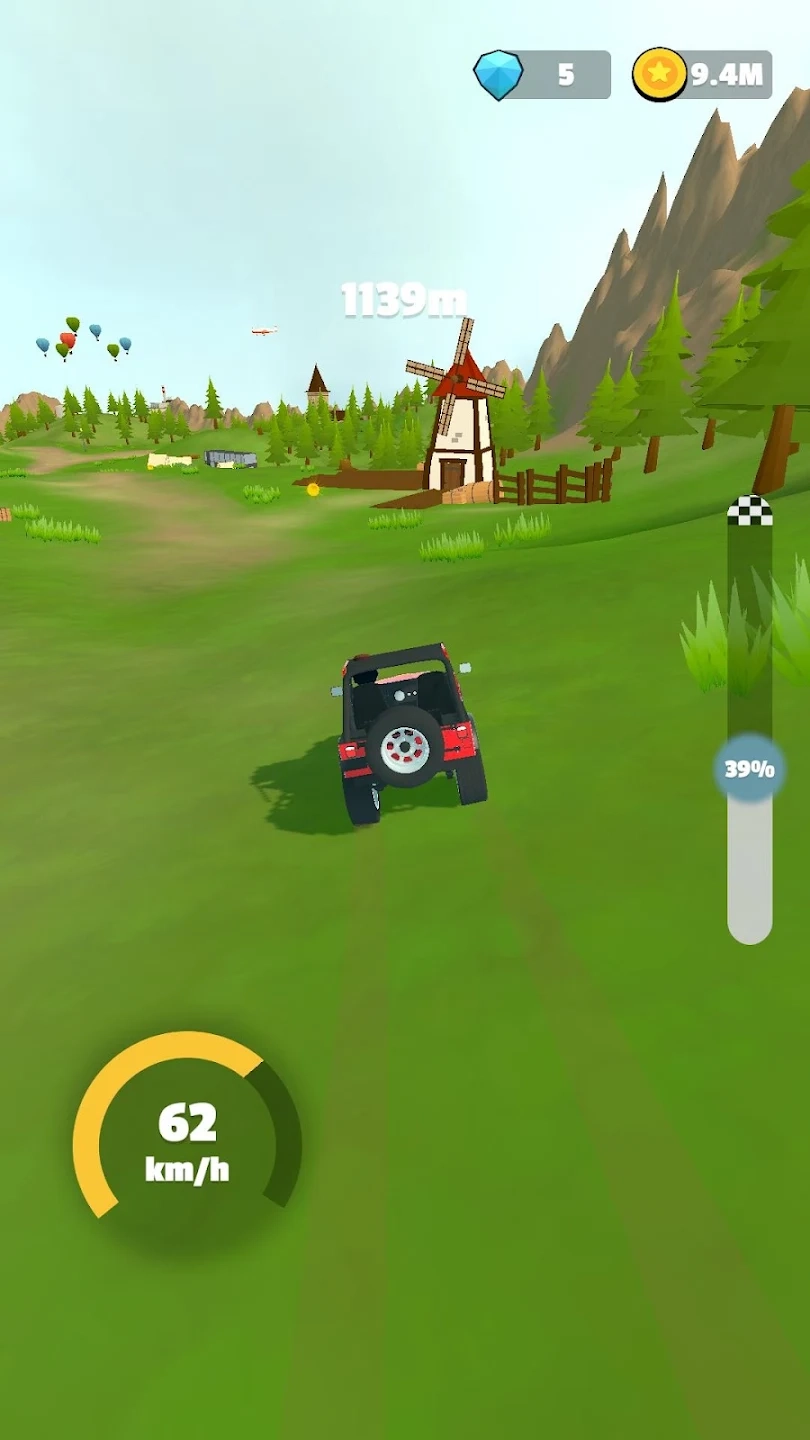Tap the blue gem currency counter

click(x=543, y=75)
